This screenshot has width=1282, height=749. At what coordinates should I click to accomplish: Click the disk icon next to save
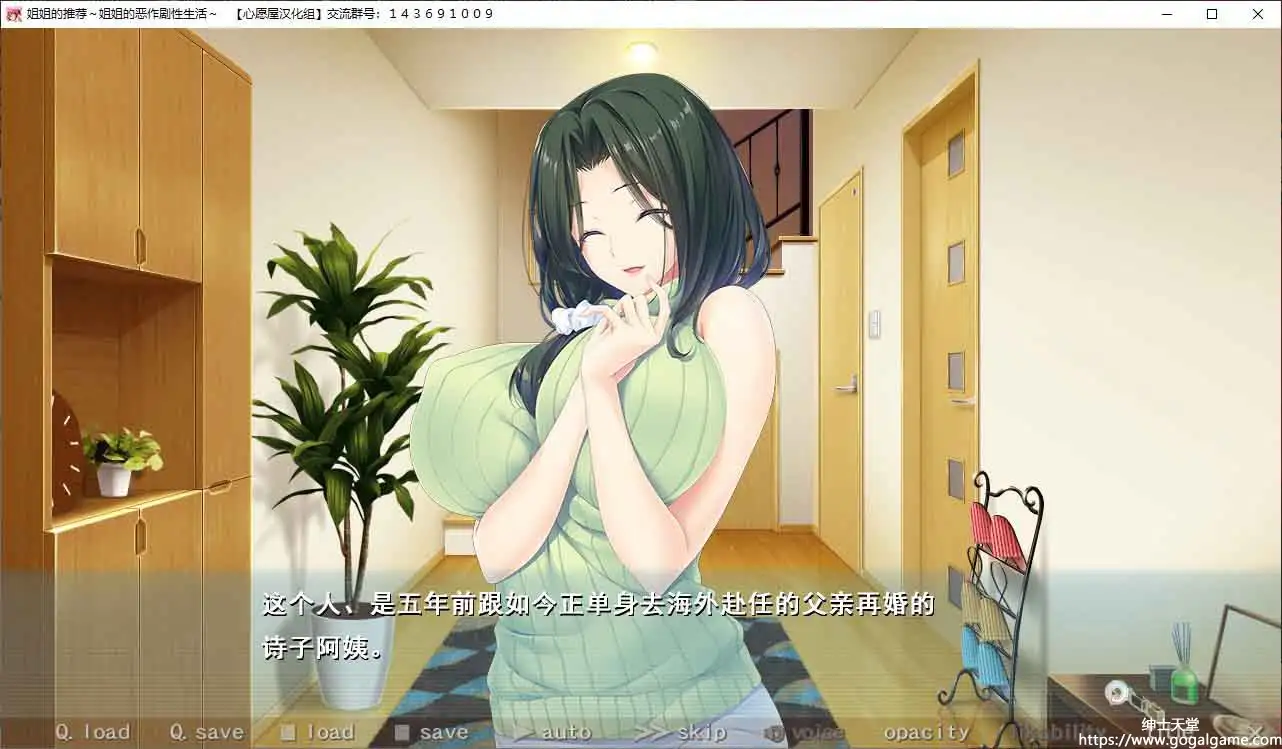click(x=401, y=730)
